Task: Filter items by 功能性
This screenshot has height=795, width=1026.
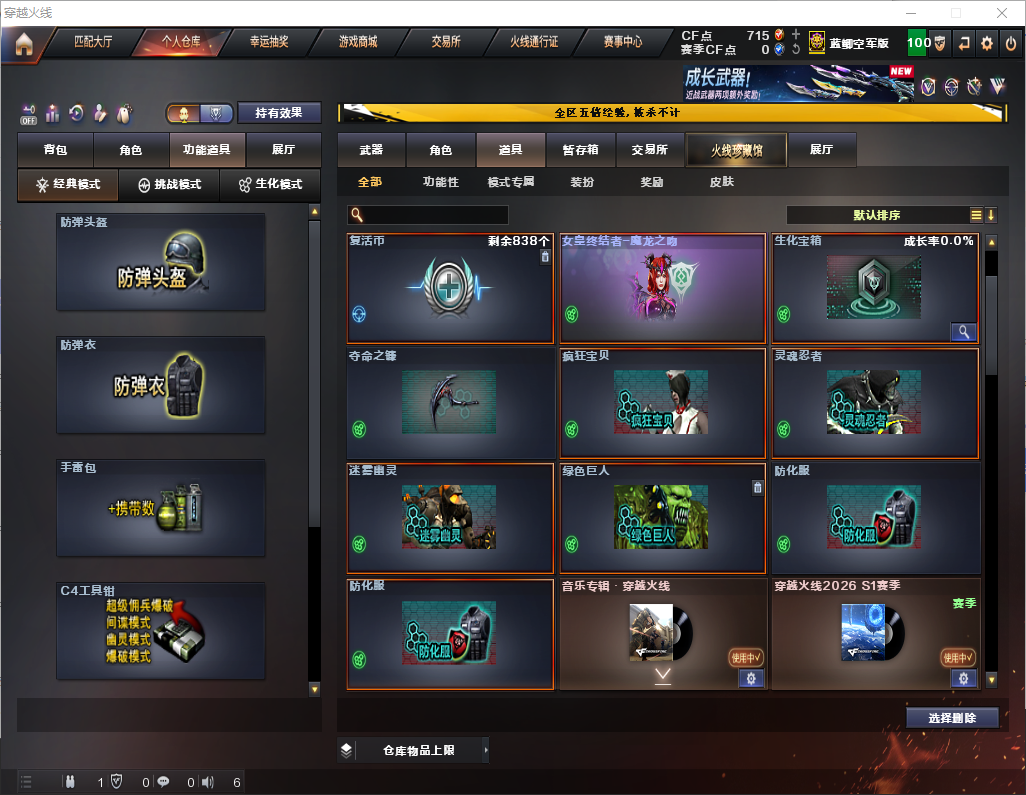Action: click(440, 182)
